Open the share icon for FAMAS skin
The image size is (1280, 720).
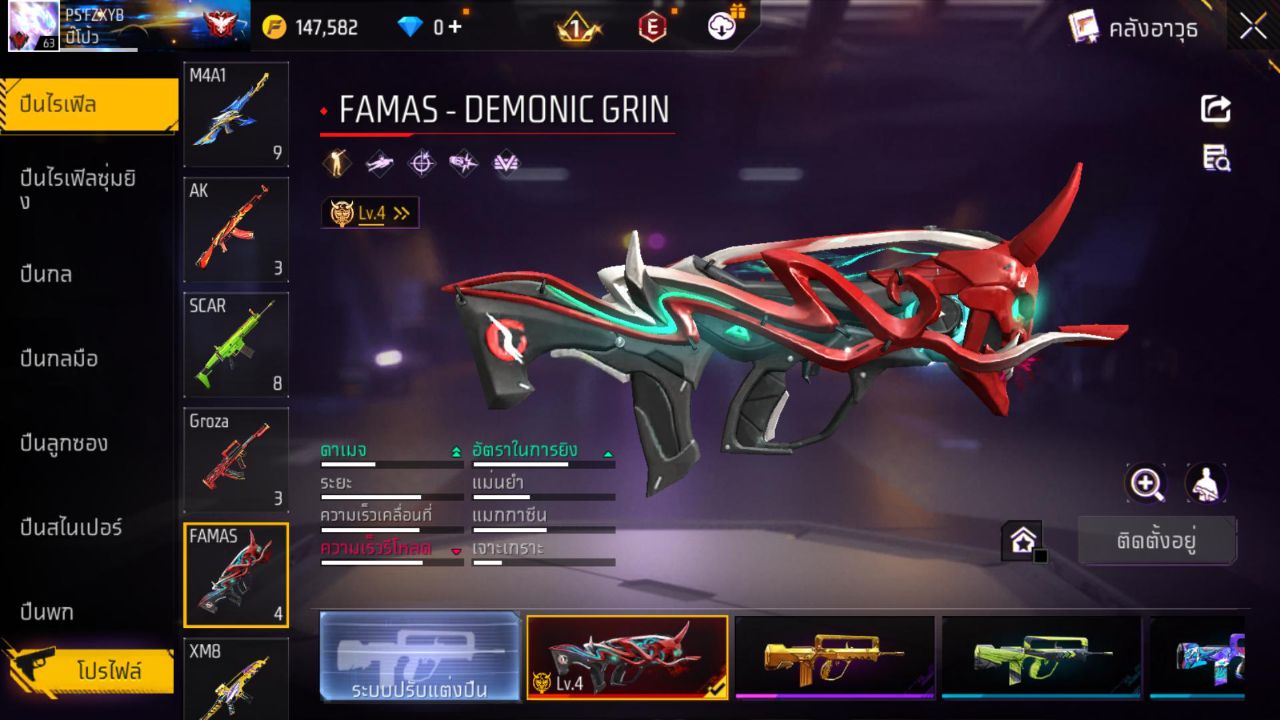pos(1214,110)
